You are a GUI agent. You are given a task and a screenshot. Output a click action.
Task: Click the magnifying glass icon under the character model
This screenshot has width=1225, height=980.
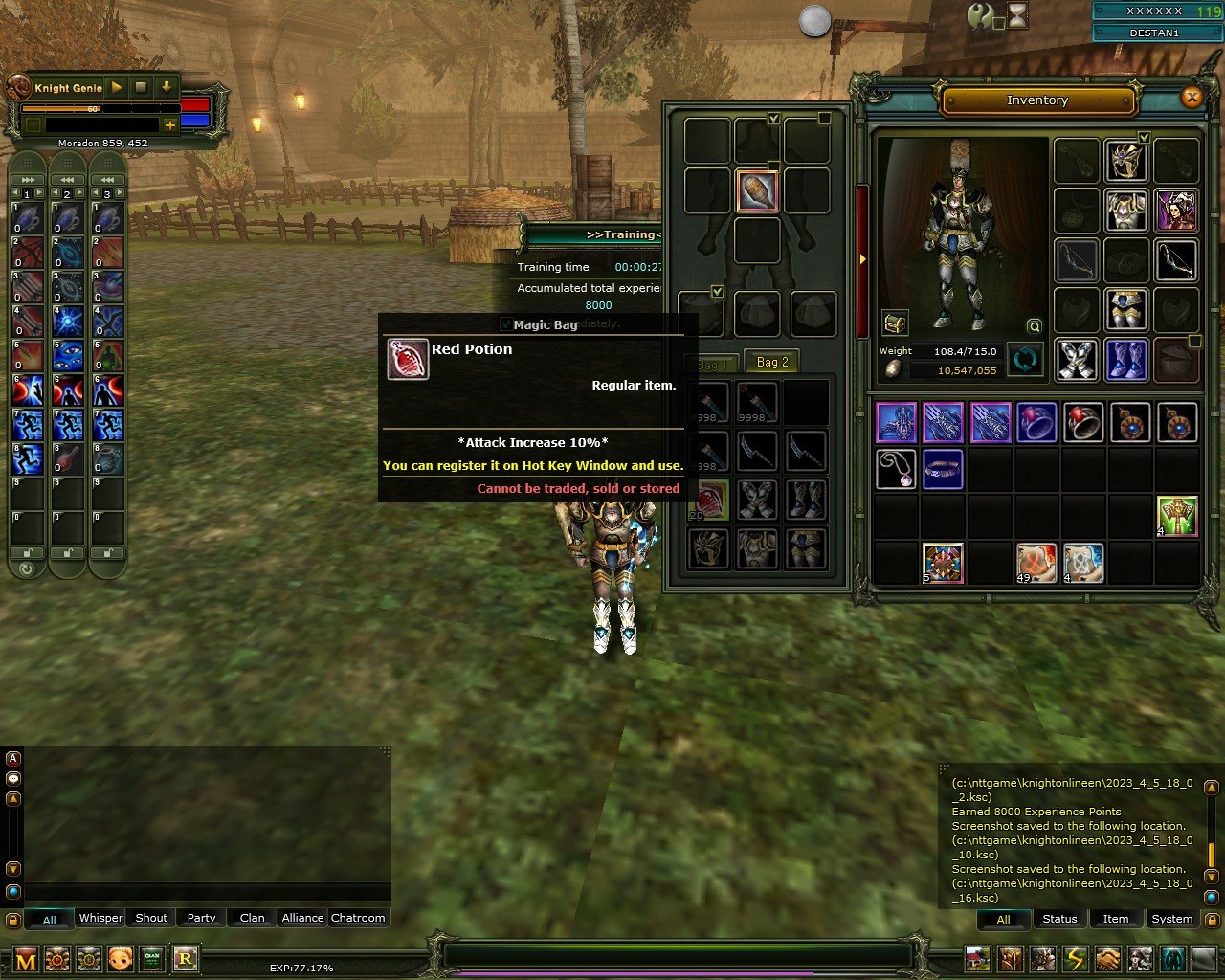[1035, 325]
